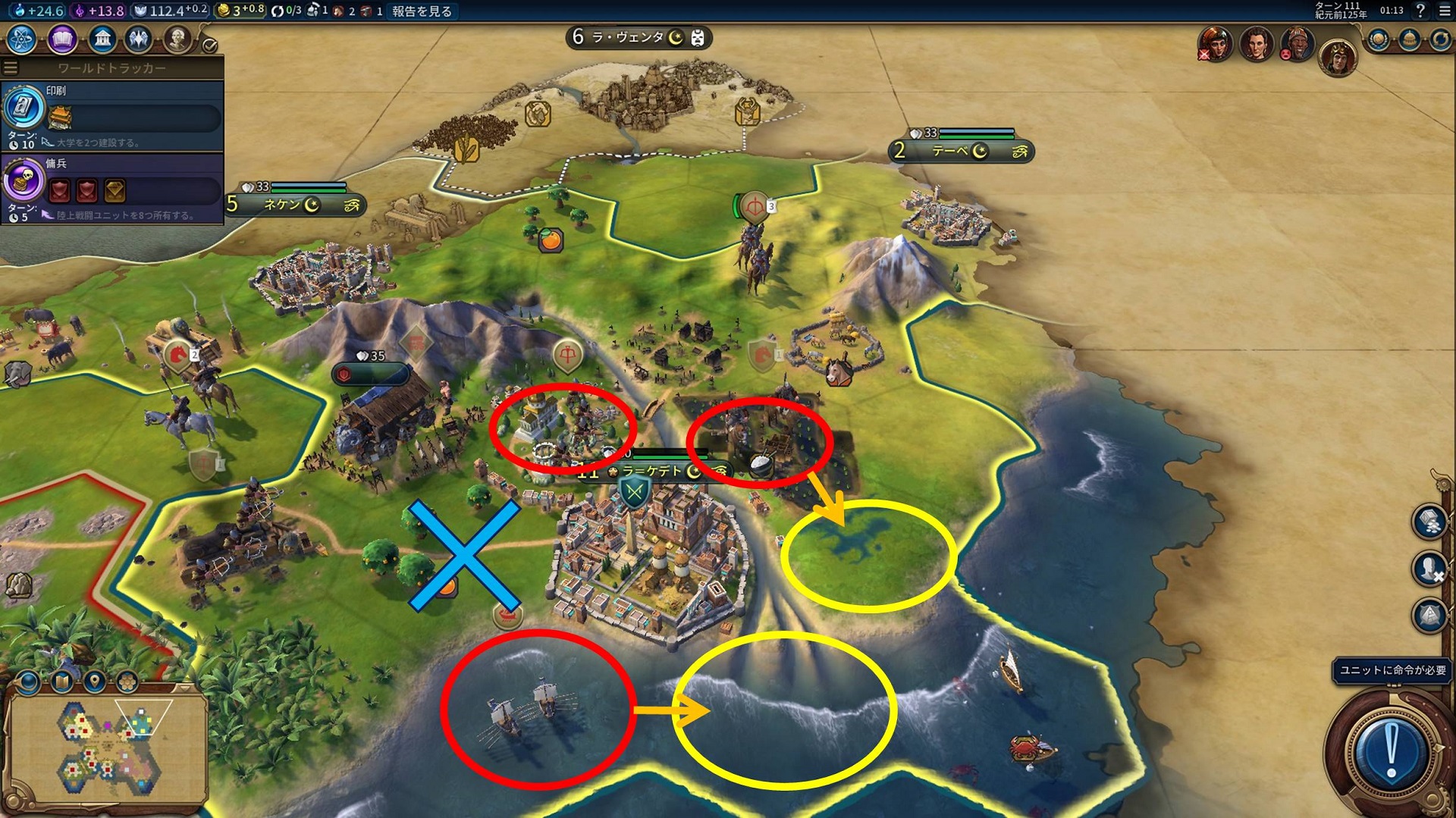Open the question mark help button

(x=1420, y=11)
